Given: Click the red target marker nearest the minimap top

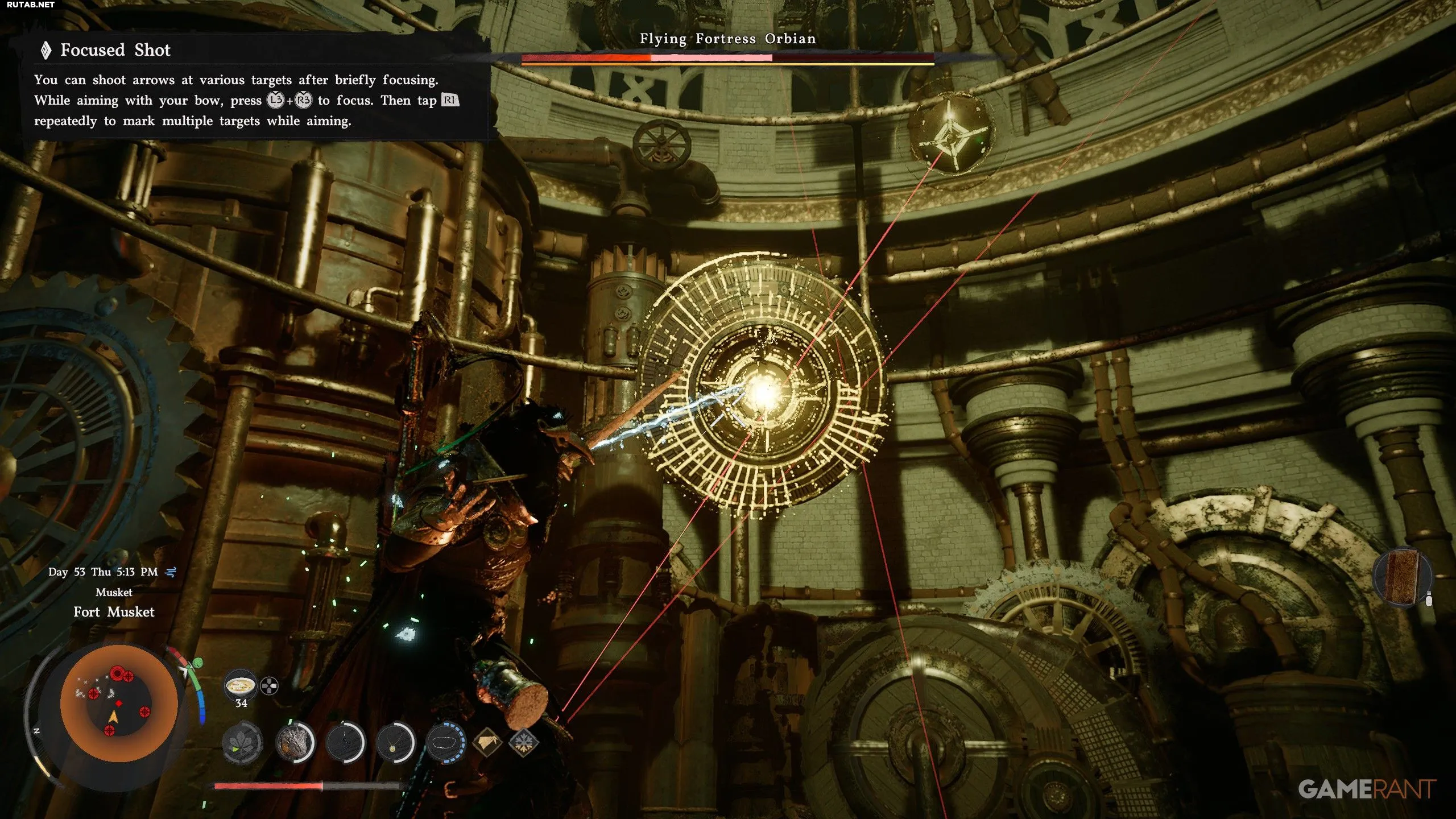Looking at the screenshot, I should click(117, 673).
